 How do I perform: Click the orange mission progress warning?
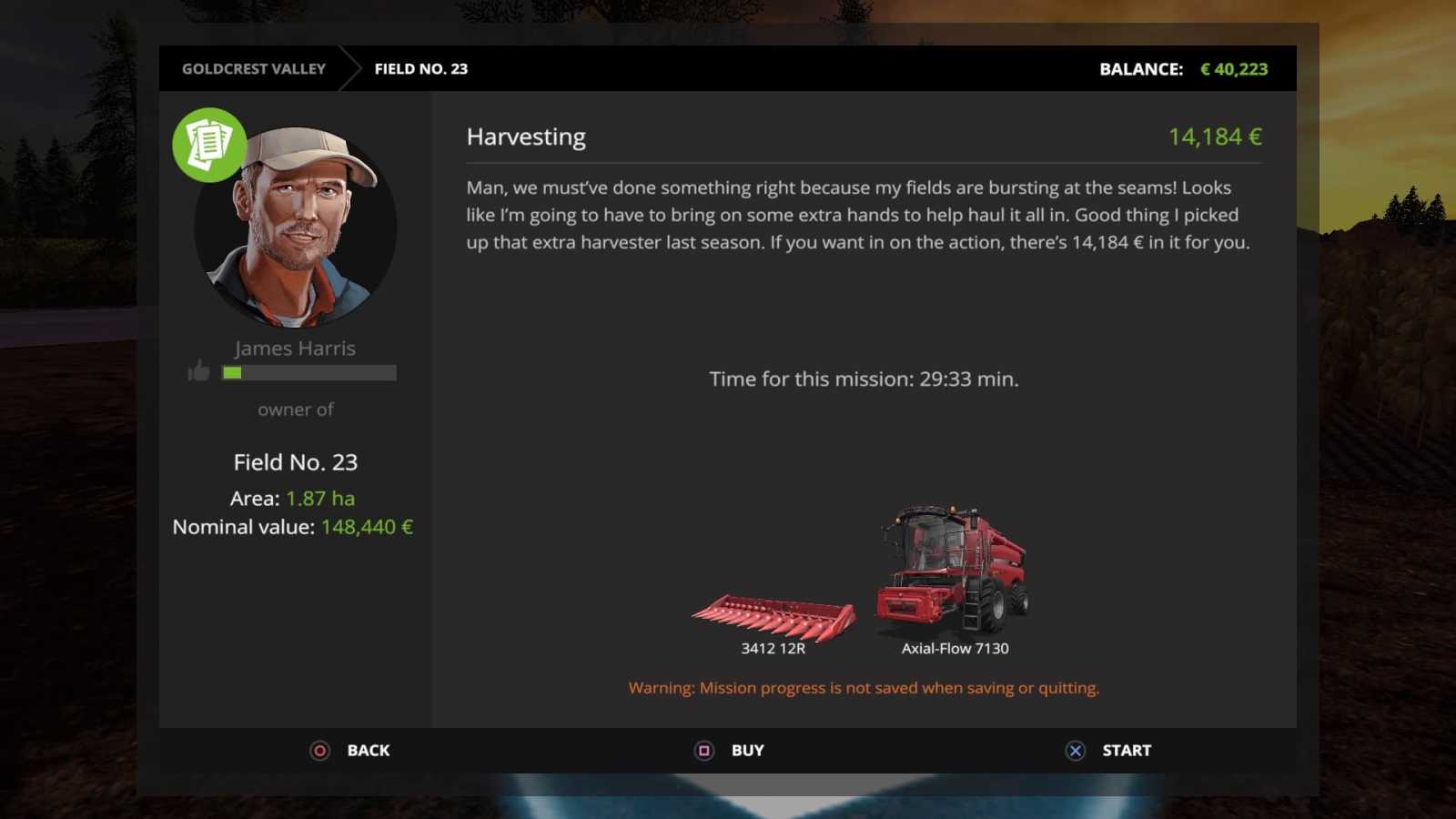[x=863, y=687]
